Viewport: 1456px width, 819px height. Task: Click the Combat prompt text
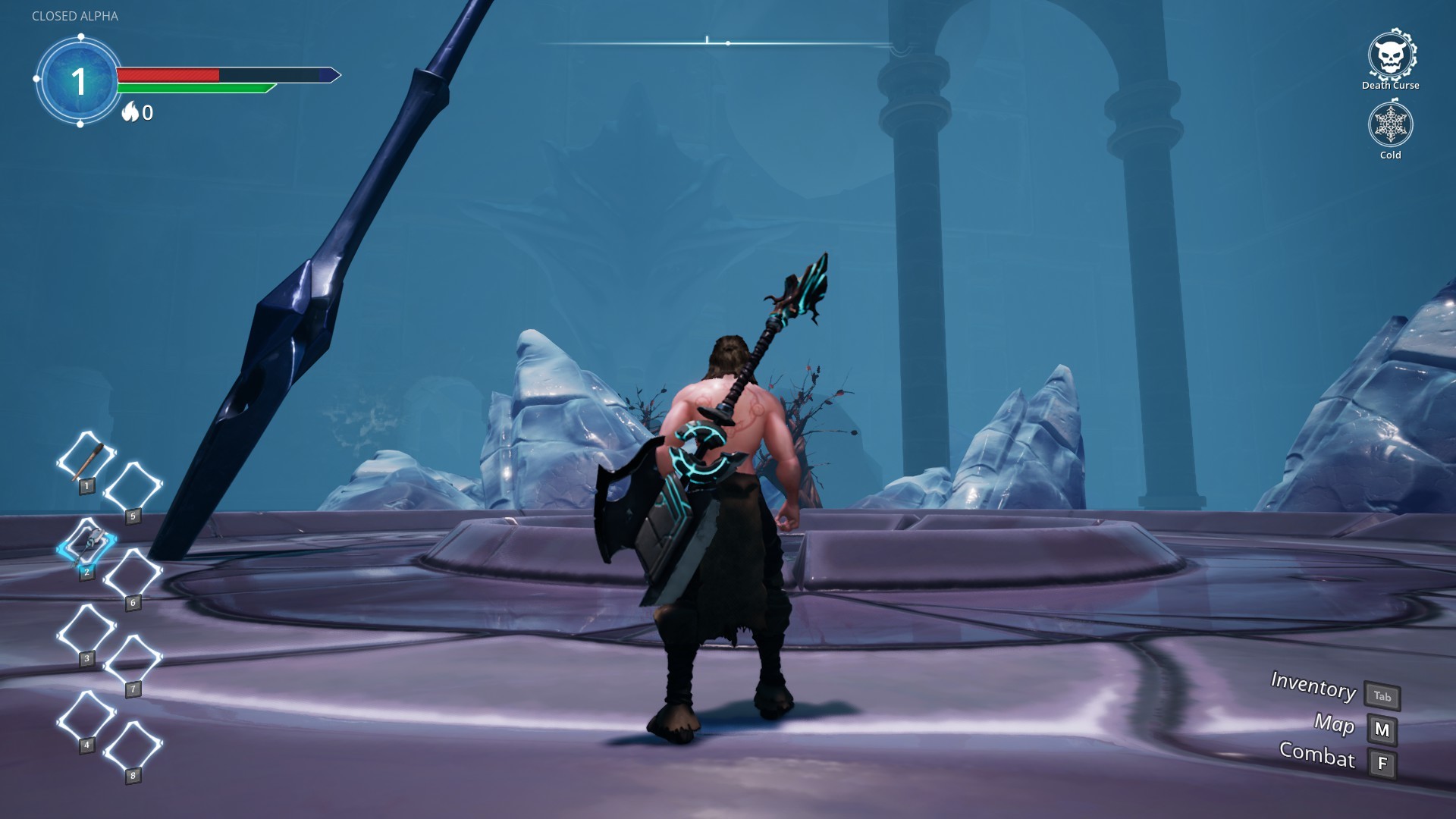click(x=1318, y=758)
